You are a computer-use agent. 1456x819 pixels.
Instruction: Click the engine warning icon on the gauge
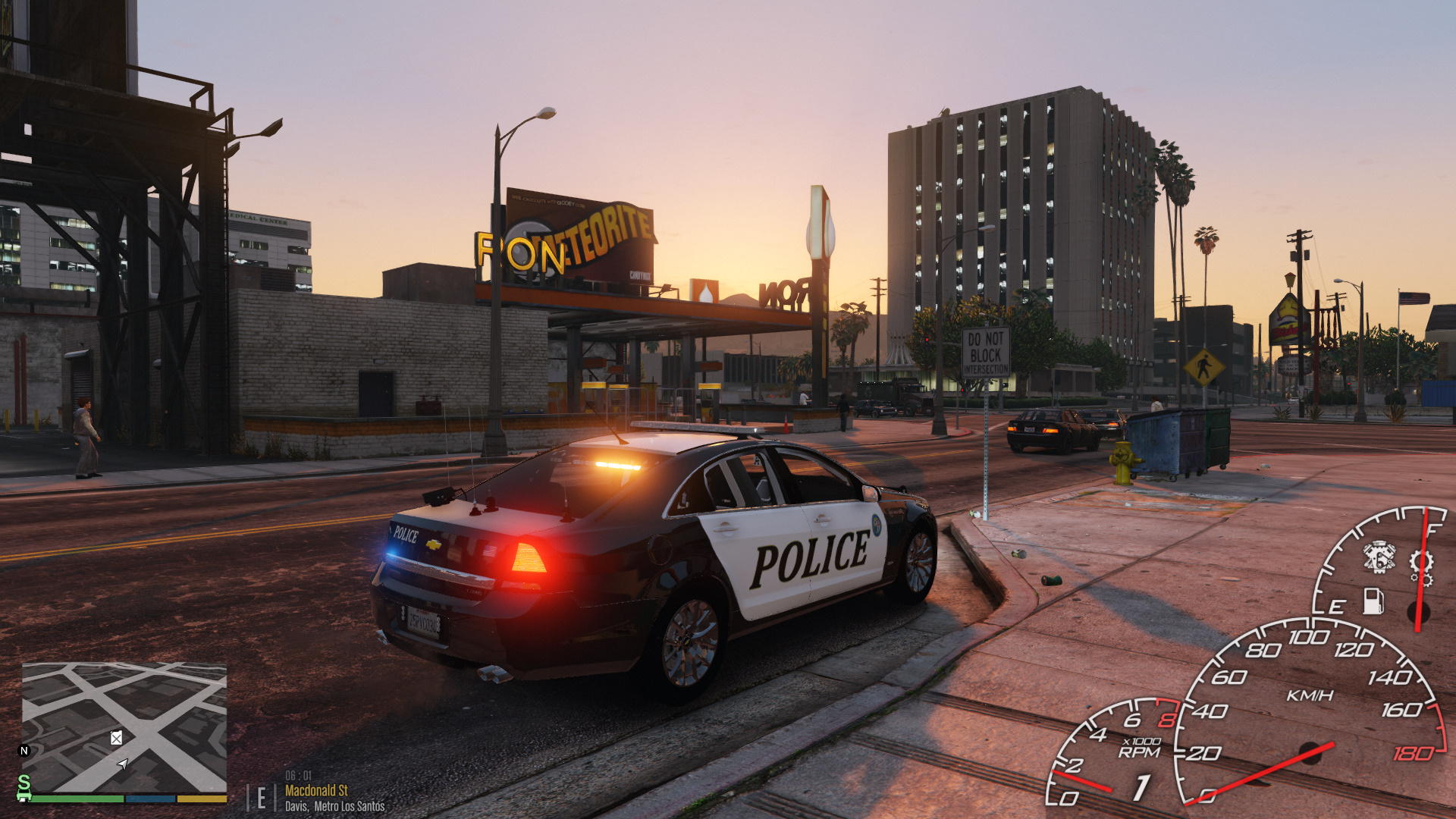(1379, 557)
